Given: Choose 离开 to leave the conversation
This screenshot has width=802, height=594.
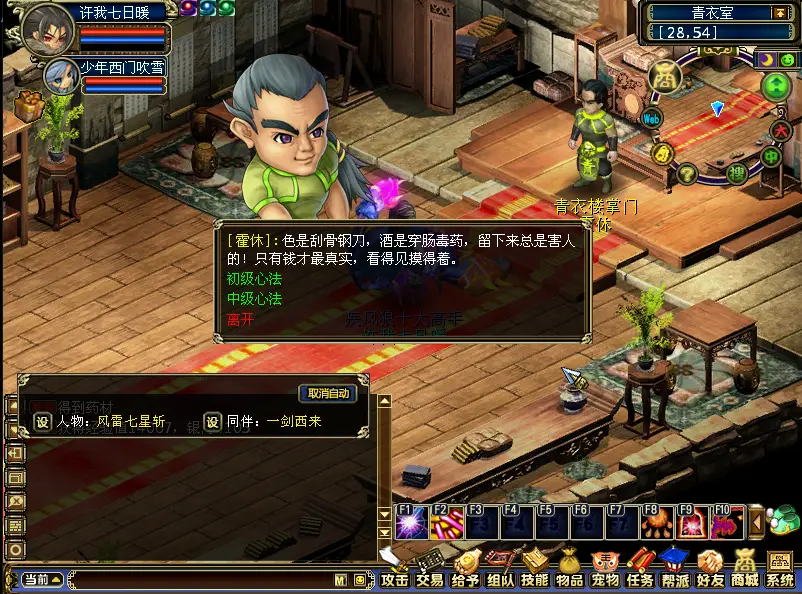Looking at the screenshot, I should pyautogui.click(x=240, y=320).
